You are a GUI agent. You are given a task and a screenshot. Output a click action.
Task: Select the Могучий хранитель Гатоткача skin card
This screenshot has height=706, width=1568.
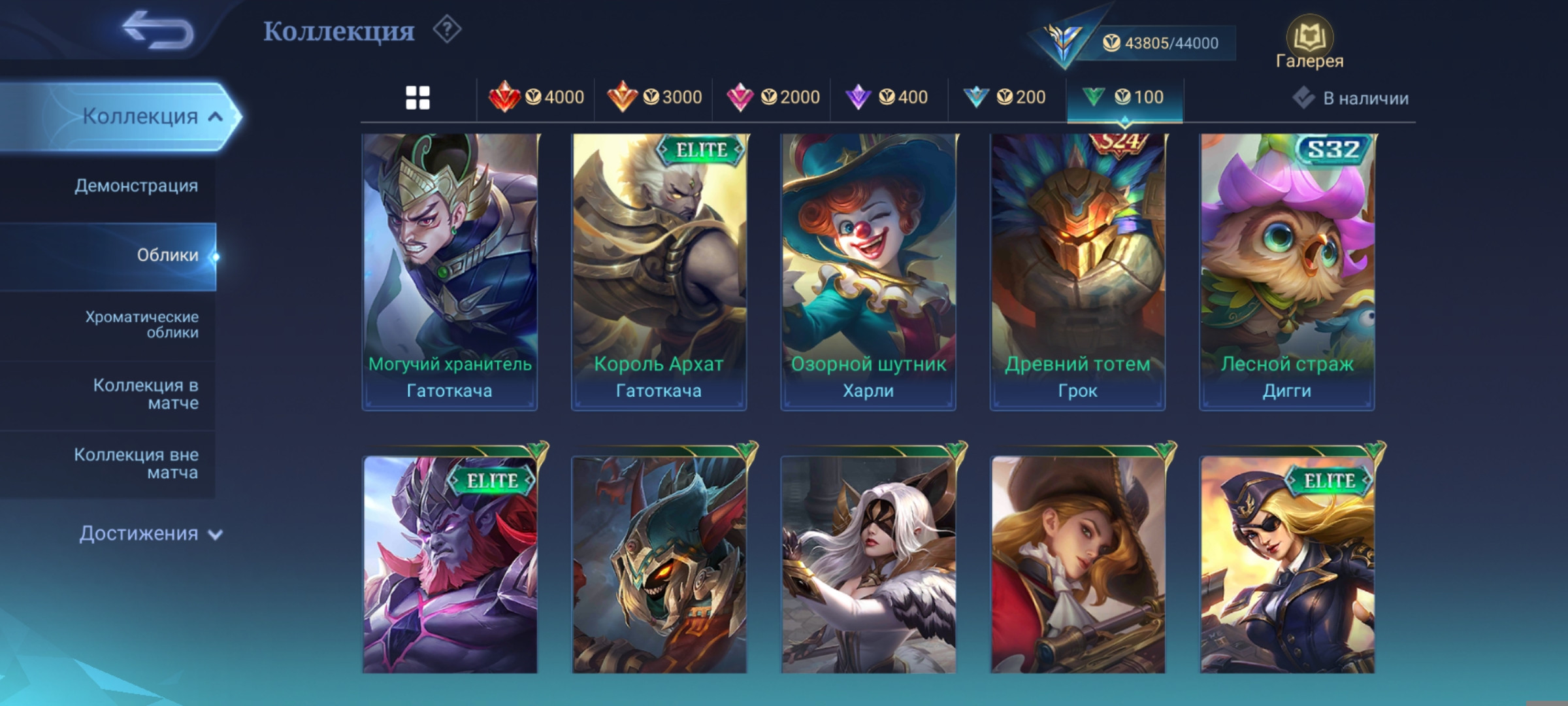(x=449, y=271)
